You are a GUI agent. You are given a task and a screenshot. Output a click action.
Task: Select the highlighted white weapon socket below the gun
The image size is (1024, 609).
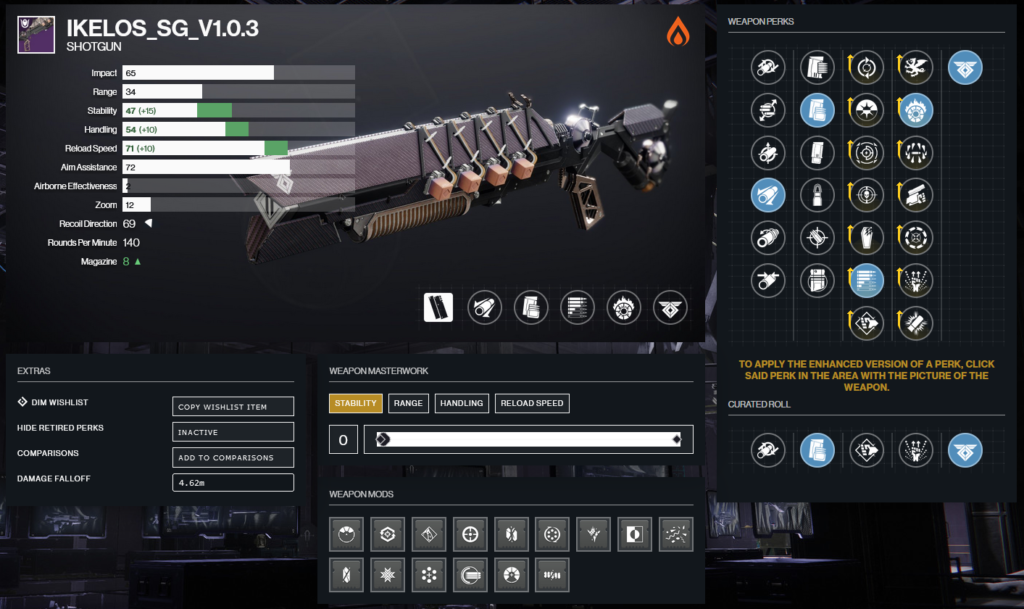[x=438, y=308]
